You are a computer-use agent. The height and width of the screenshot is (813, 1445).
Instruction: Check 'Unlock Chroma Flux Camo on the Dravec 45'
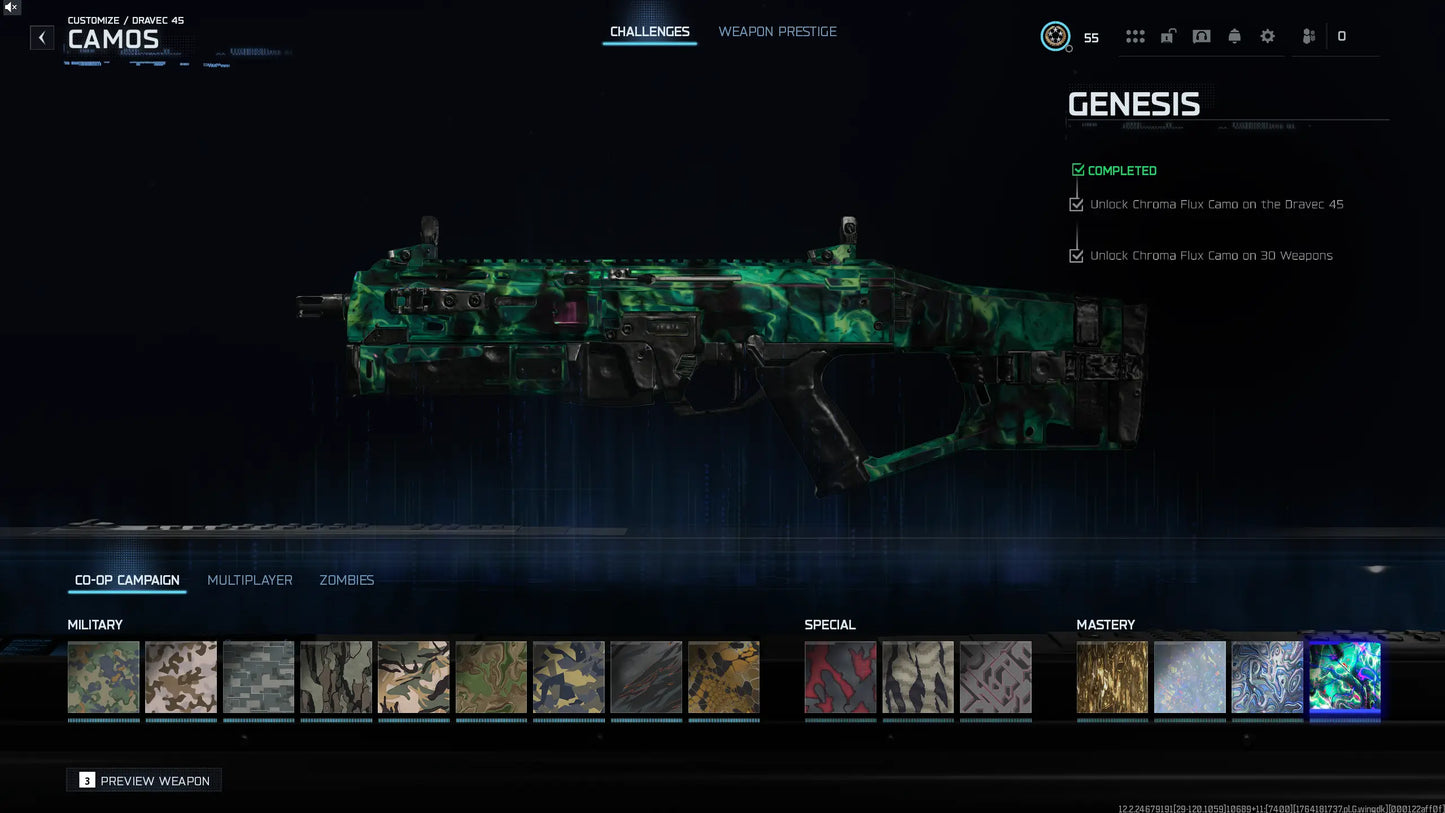coord(1076,204)
